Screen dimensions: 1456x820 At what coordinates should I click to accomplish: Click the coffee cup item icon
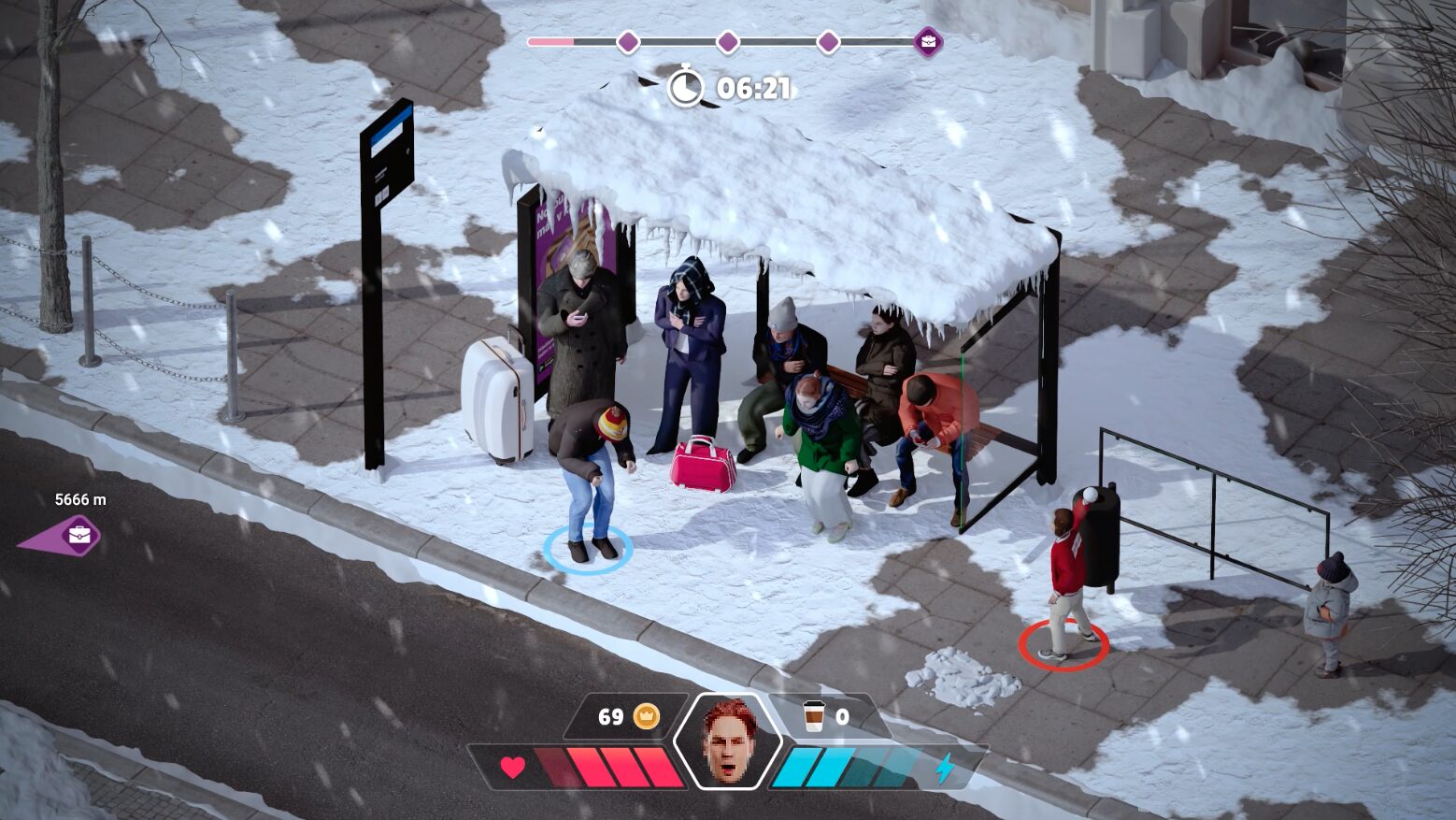point(814,716)
